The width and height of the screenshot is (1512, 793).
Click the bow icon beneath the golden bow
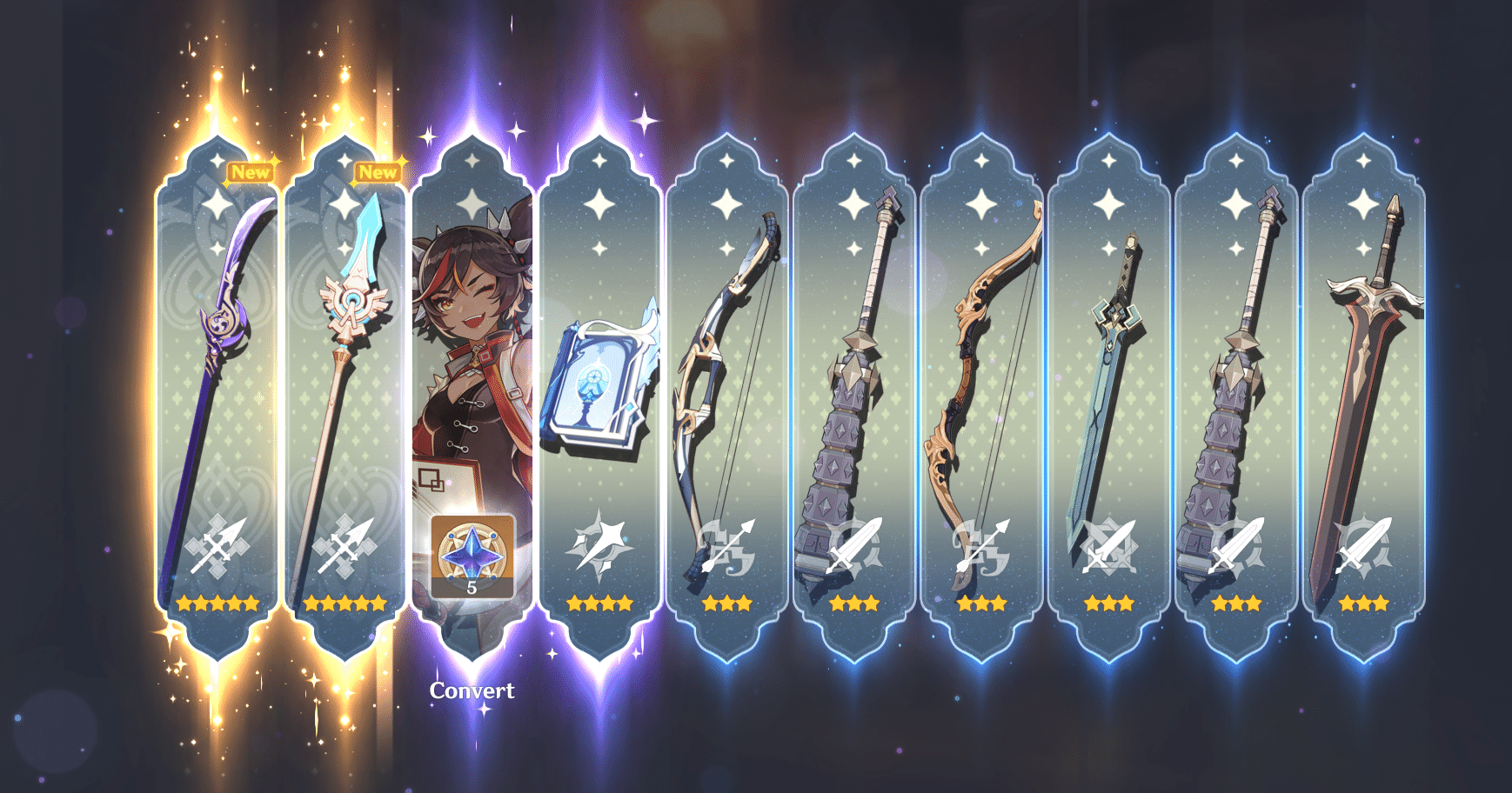(983, 548)
